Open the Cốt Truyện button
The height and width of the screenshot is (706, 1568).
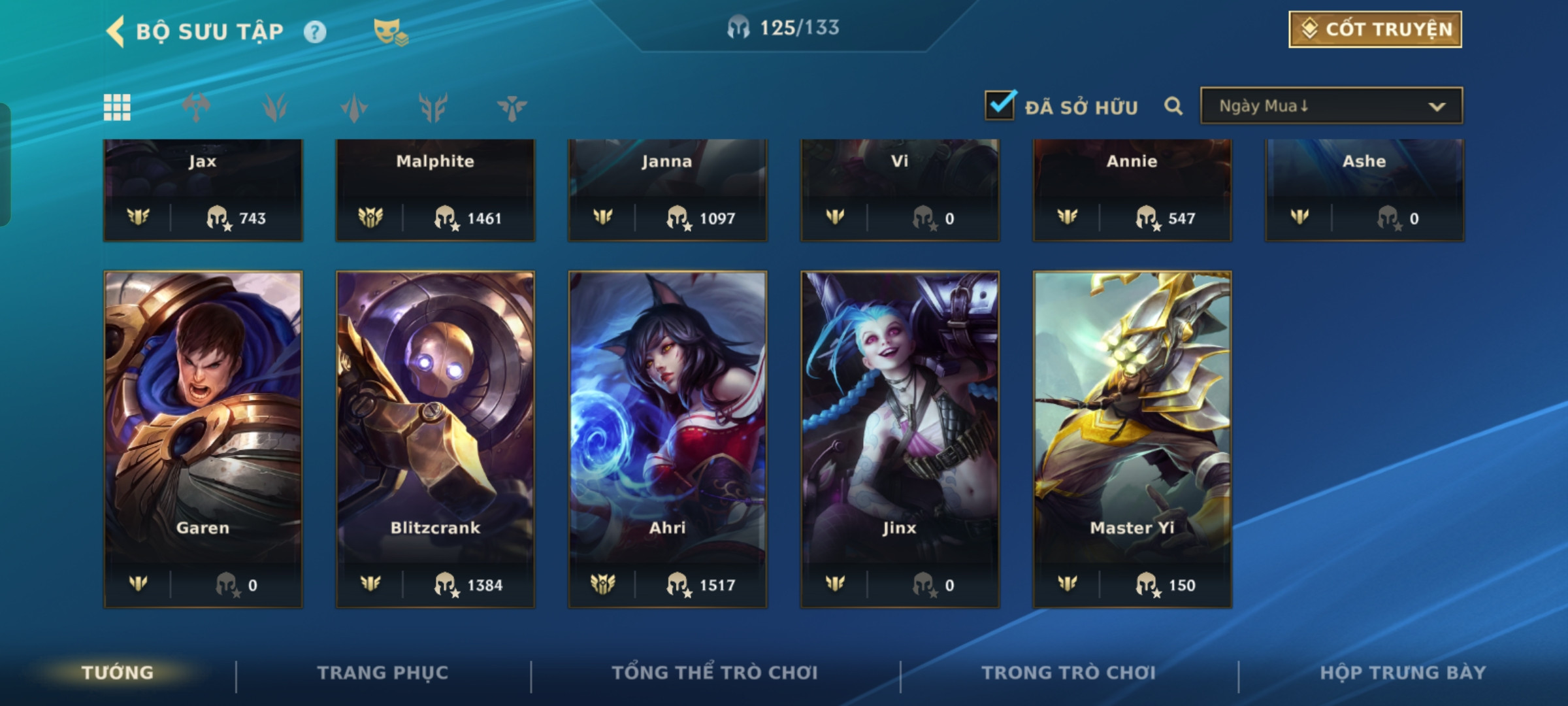click(1375, 29)
